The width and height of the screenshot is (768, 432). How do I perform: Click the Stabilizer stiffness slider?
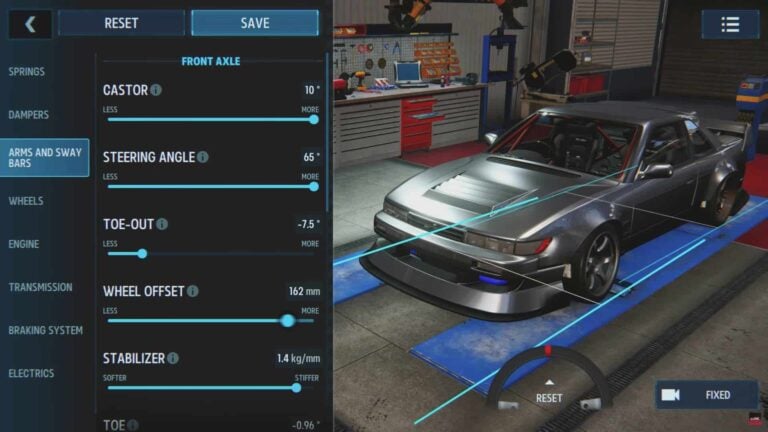pyautogui.click(x=210, y=388)
